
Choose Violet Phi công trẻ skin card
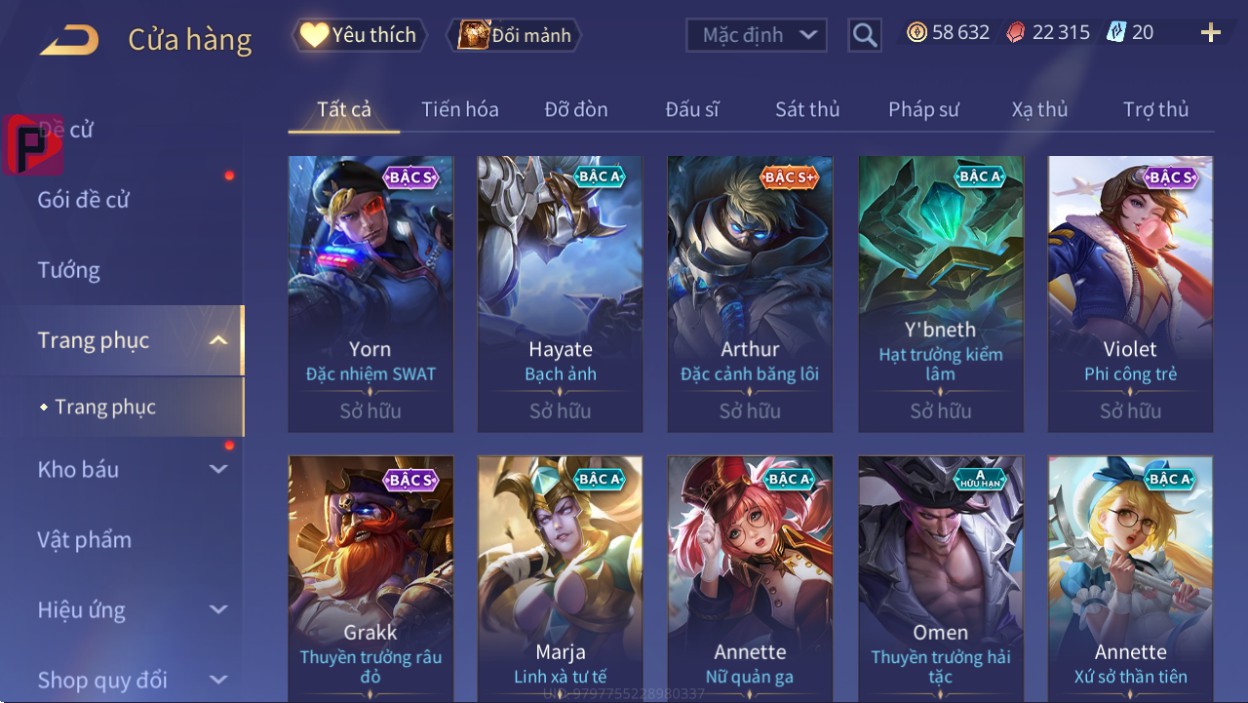(x=1130, y=294)
